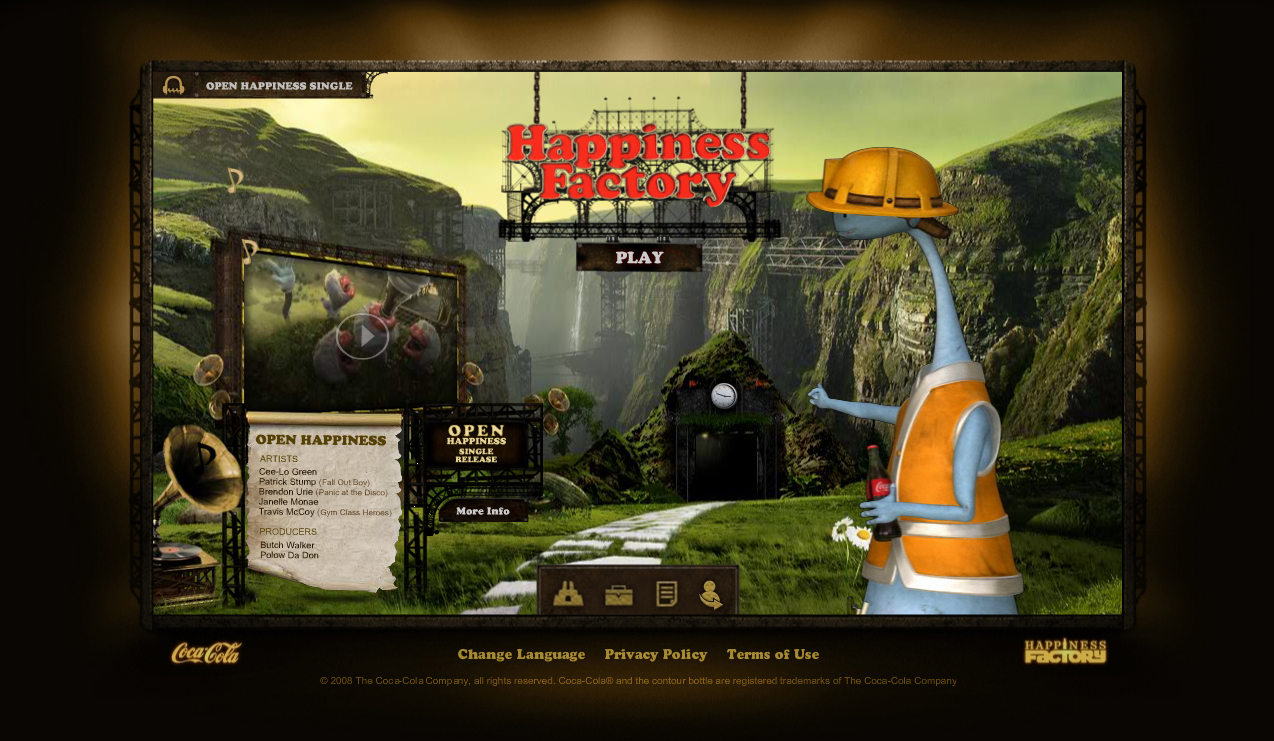
Task: Select the Open Happiness Single Release sign
Action: (476, 444)
